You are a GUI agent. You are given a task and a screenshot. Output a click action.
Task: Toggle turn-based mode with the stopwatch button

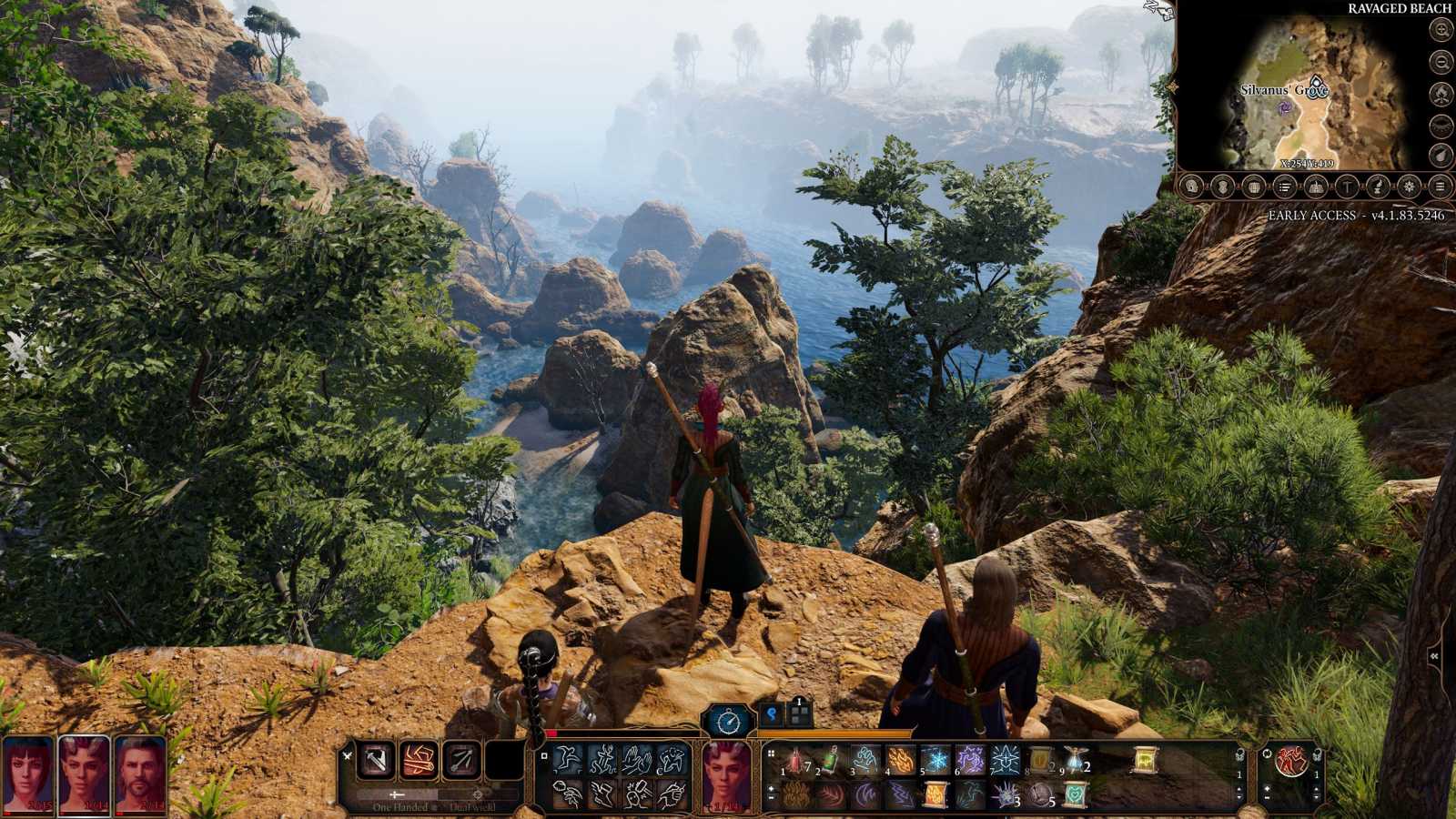(x=729, y=722)
